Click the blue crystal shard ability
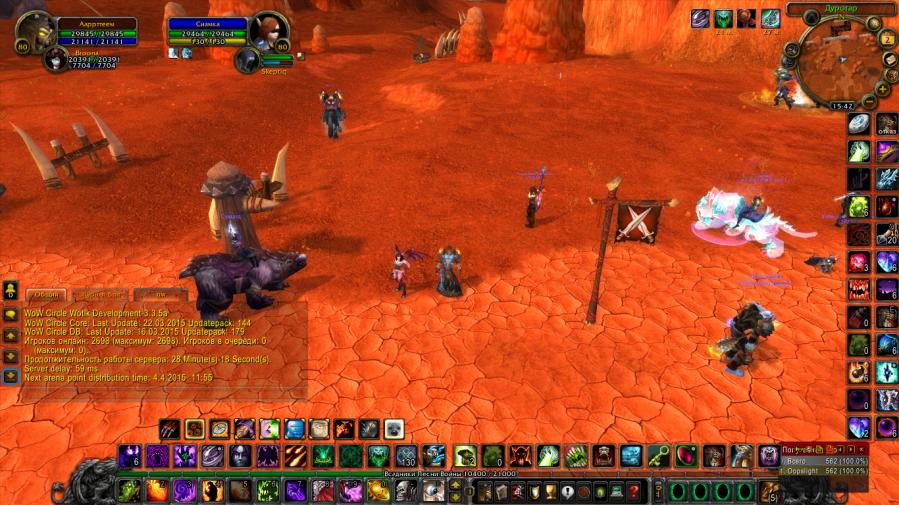899x505 pixels. (x=887, y=177)
